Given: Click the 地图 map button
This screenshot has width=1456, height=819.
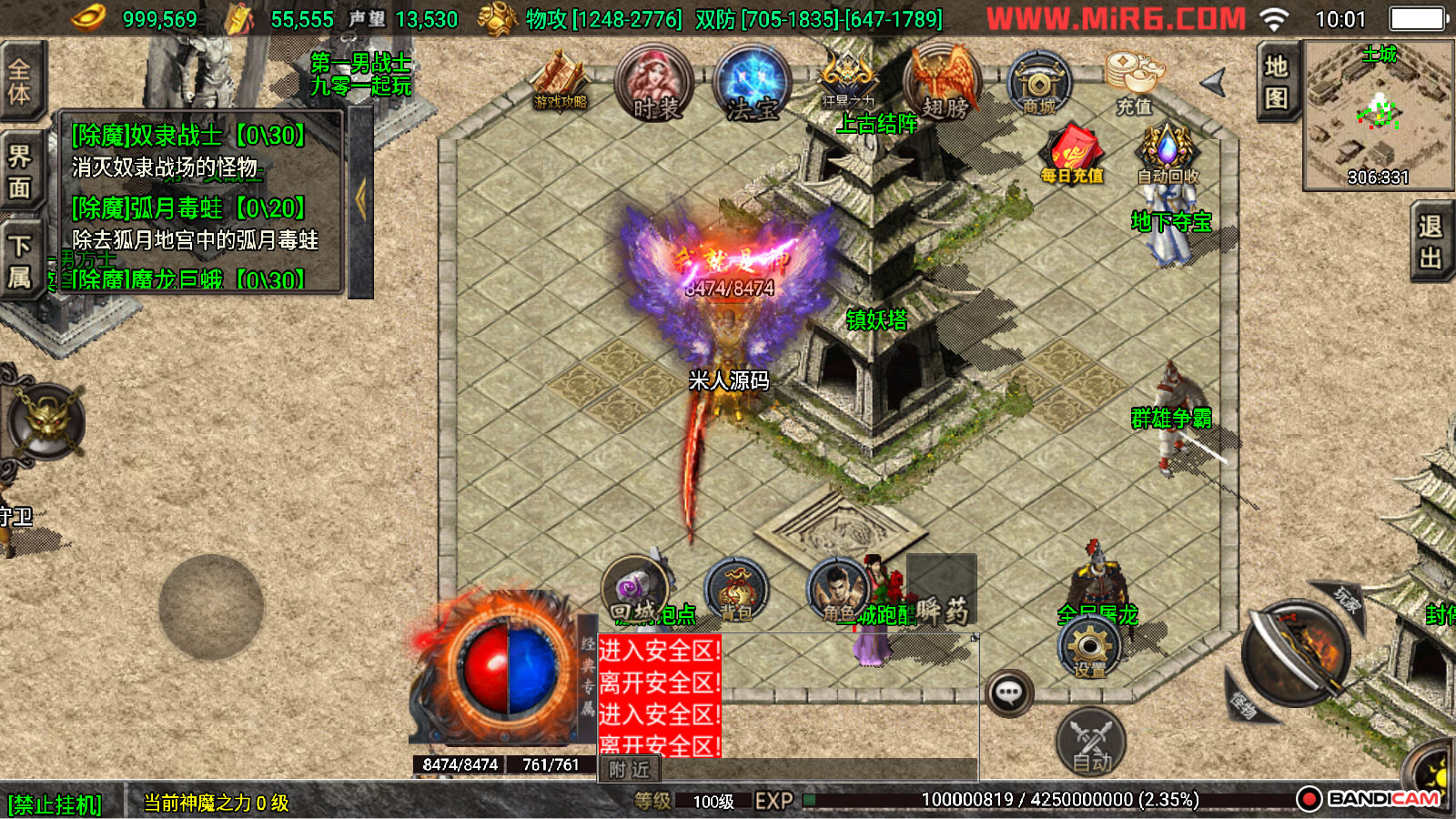Looking at the screenshot, I should [1277, 82].
